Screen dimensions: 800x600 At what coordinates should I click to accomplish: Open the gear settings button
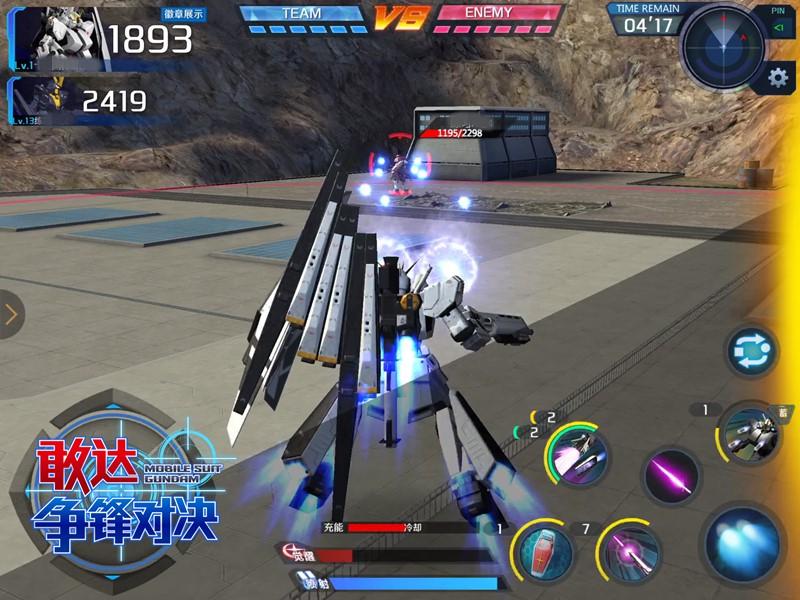777,77
